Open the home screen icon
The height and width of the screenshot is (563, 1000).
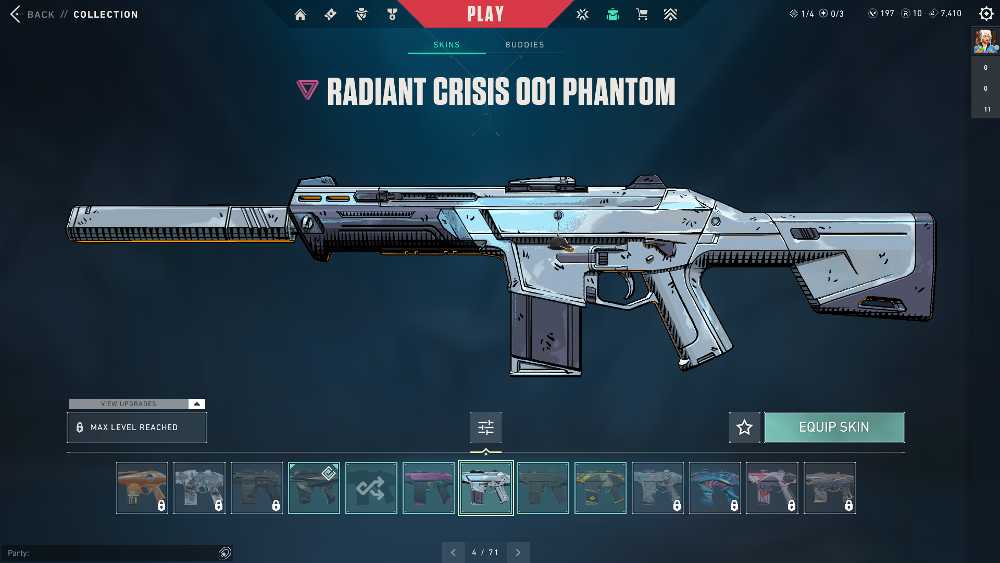tap(301, 14)
